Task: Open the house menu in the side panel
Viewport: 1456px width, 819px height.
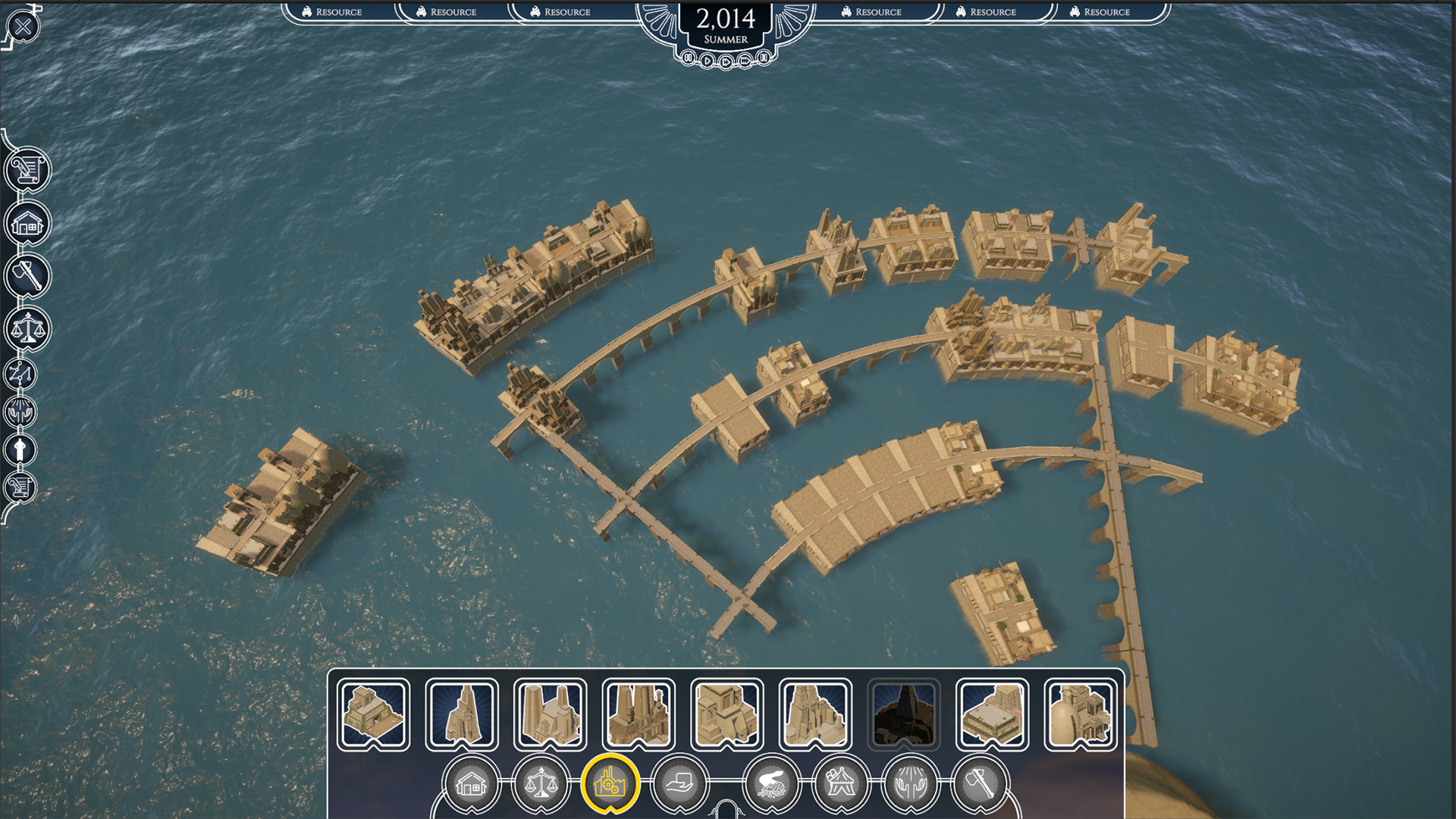Action: (27, 224)
